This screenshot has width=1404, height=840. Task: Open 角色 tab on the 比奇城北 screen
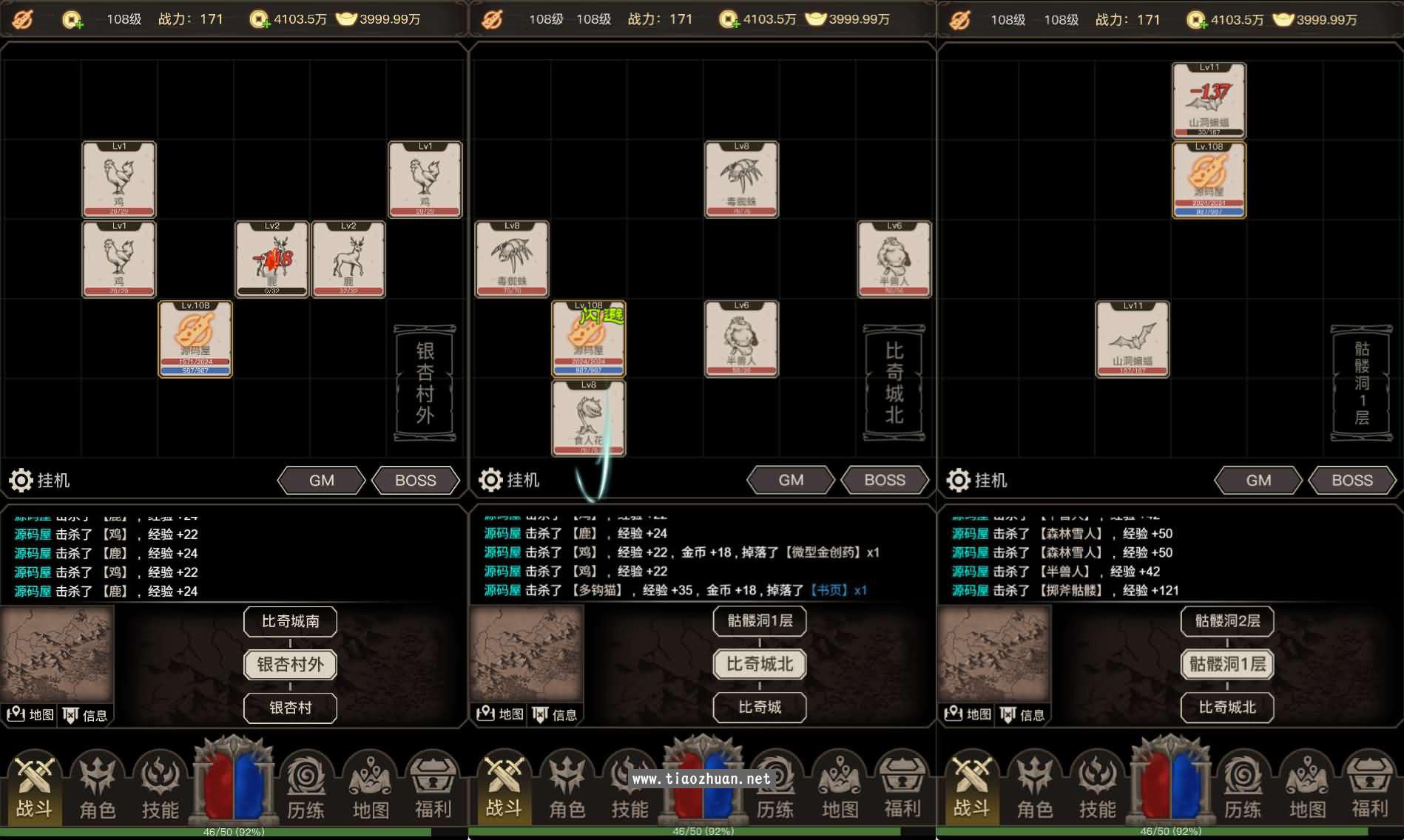pos(567,789)
